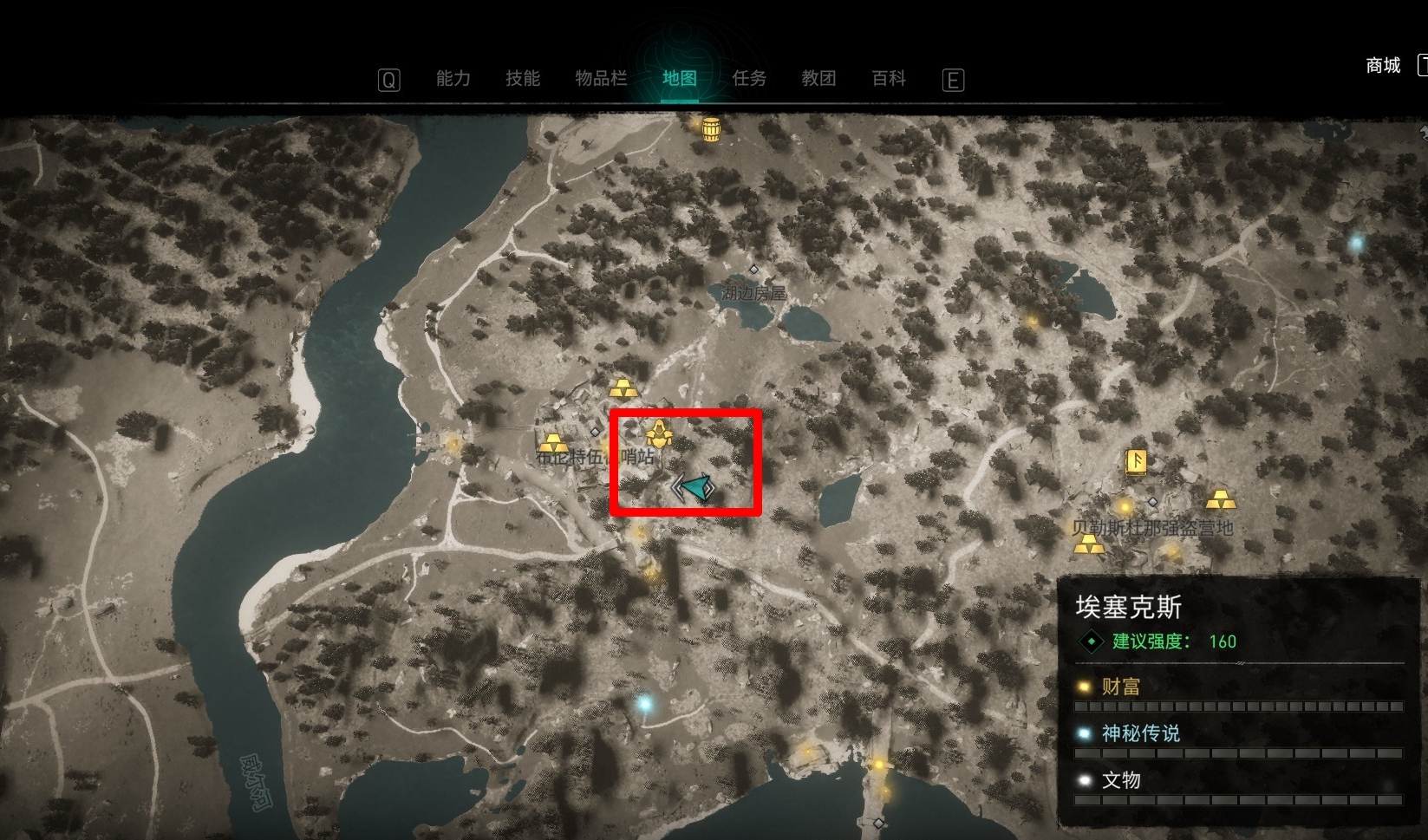The height and width of the screenshot is (840, 1428).
Task: Select the barrel supply marker
Action: [x=711, y=130]
